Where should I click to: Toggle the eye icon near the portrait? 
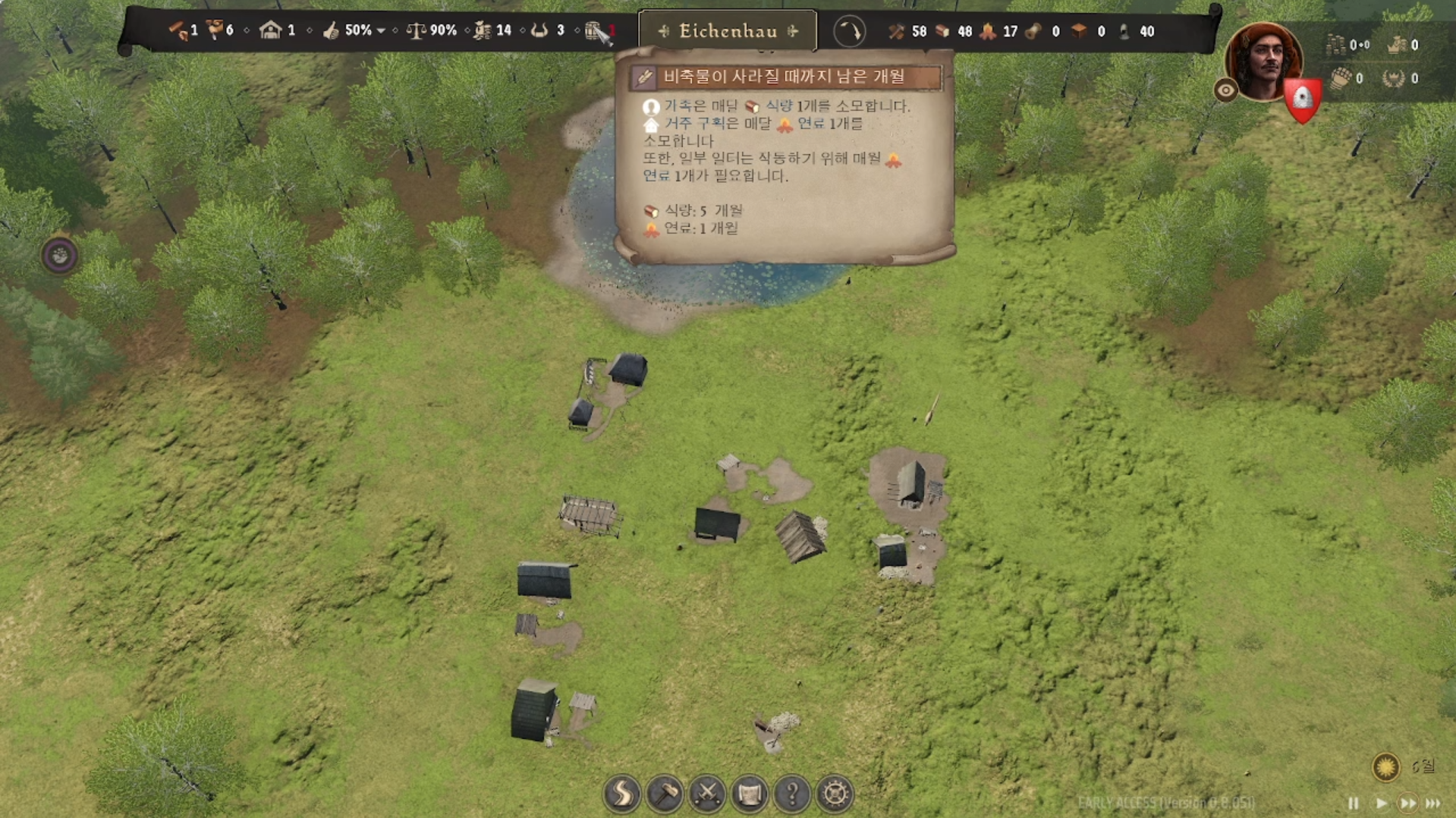1225,91
